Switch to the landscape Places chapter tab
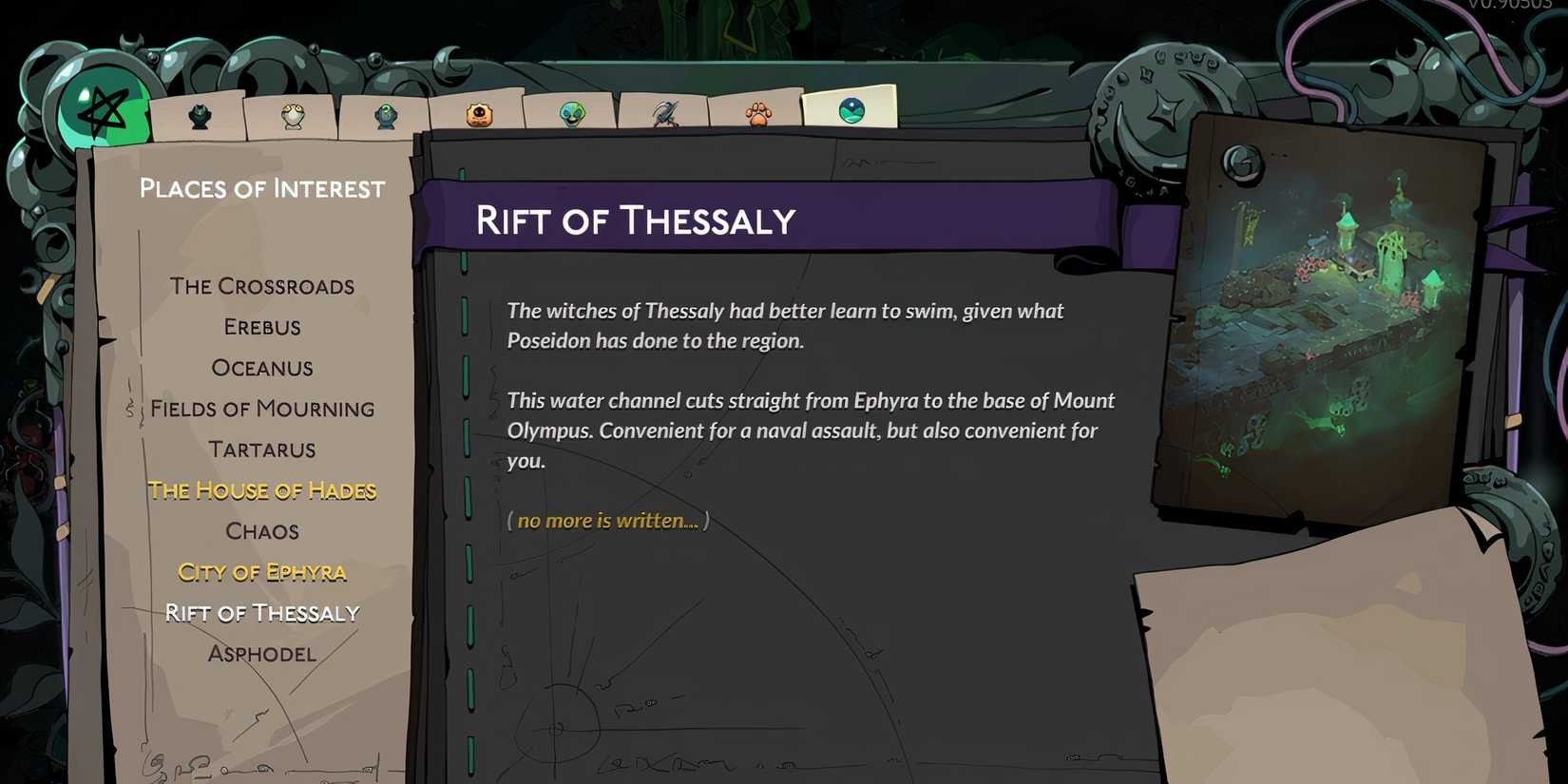Viewport: 1568px width, 784px height. tap(851, 109)
